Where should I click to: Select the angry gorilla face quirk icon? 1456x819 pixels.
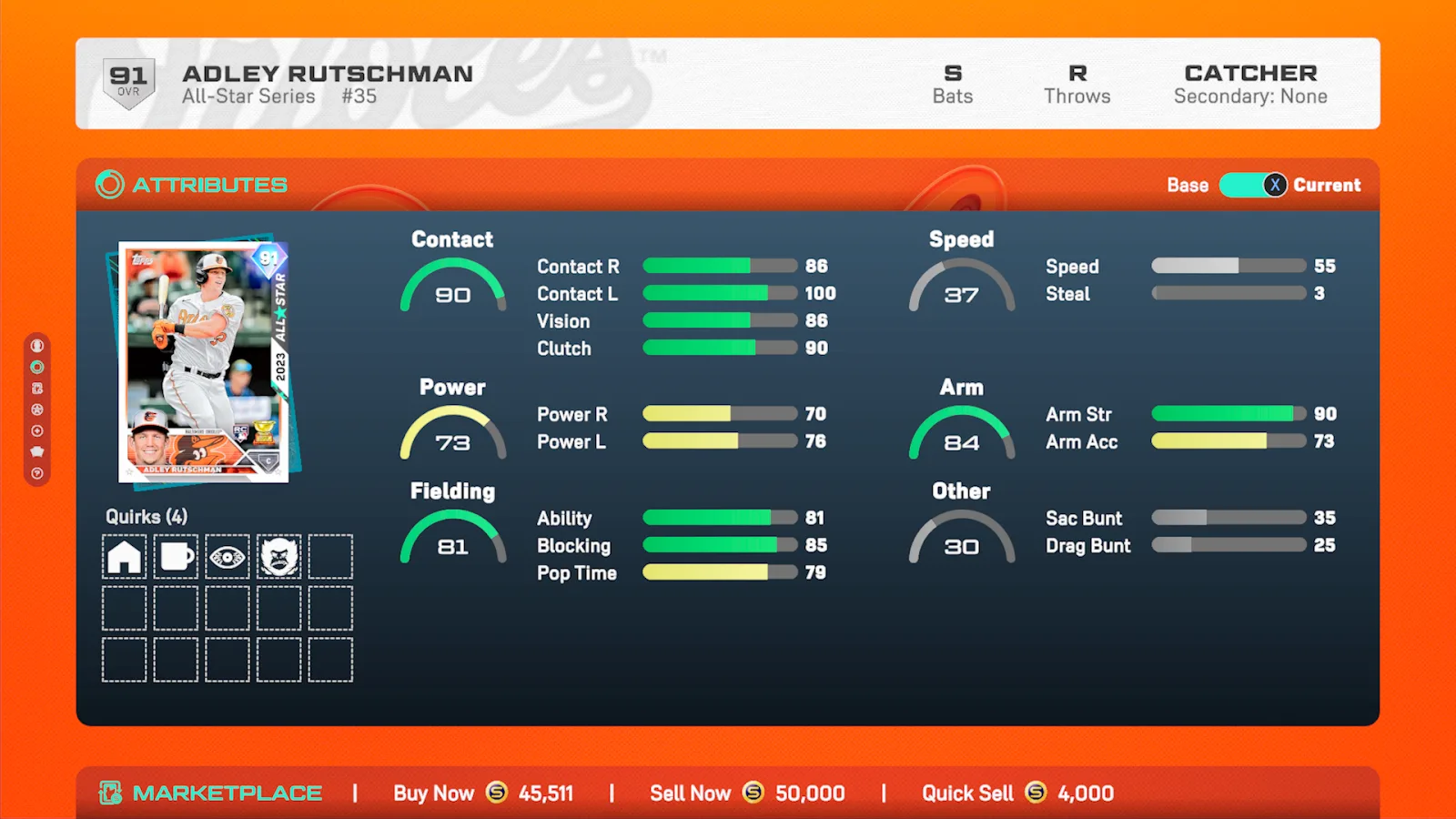[278, 556]
